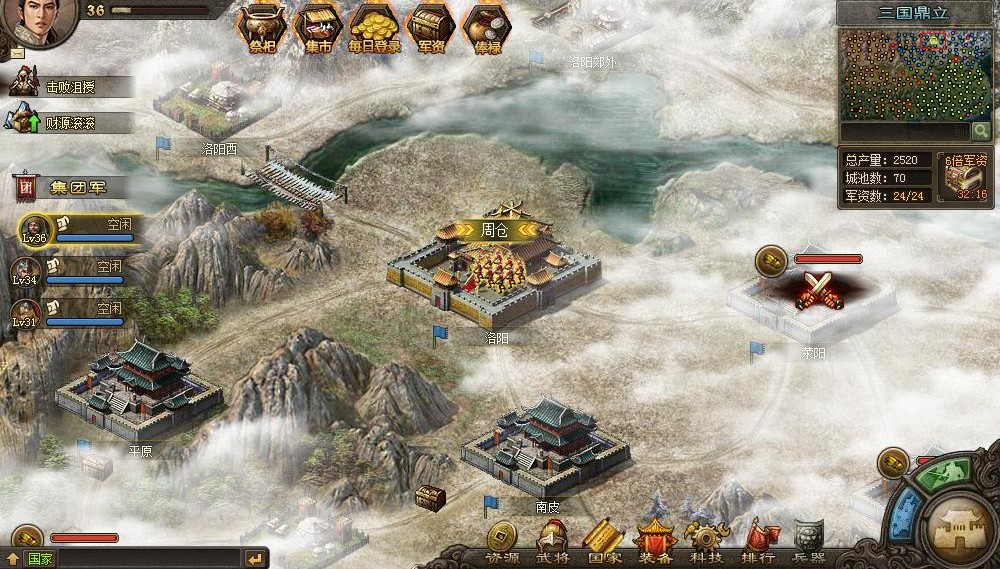Open the 资源 resources menu
Screen dimensions: 1000x569
tap(502, 542)
